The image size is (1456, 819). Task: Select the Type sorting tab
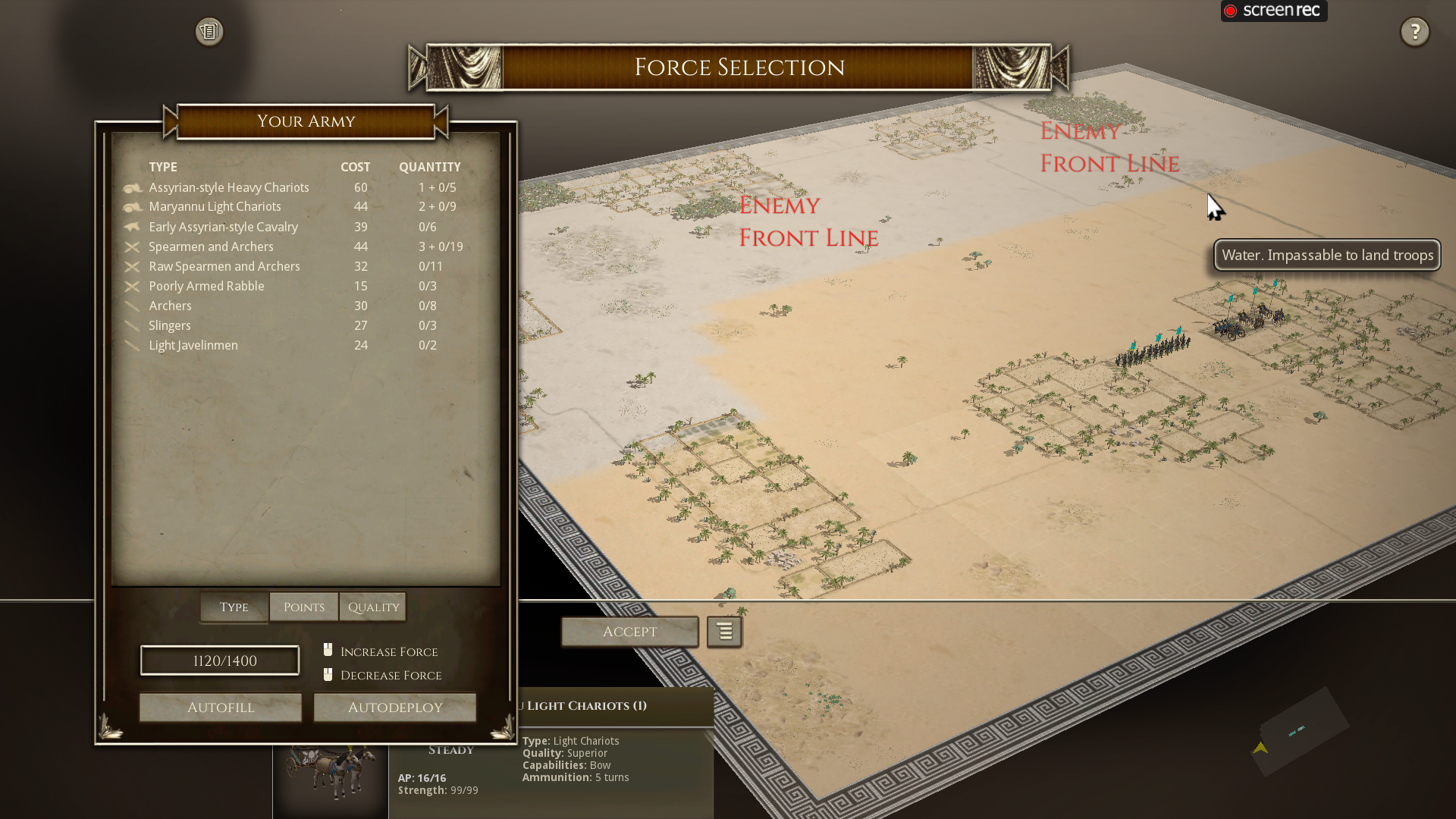[x=234, y=607]
